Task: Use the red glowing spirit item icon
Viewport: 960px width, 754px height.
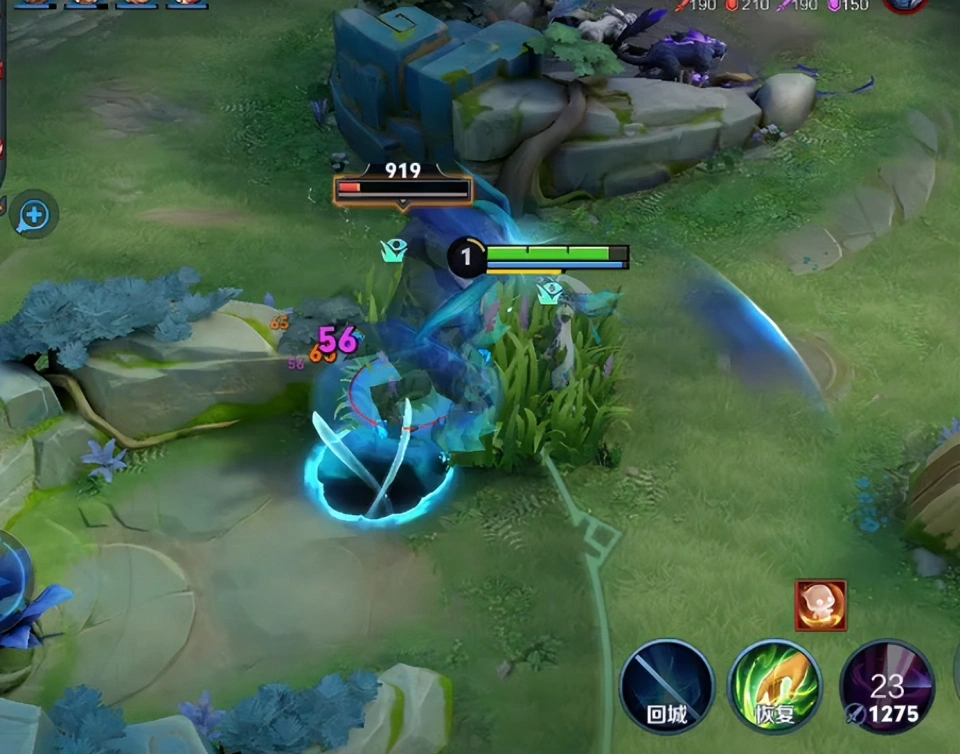Action: (x=821, y=605)
